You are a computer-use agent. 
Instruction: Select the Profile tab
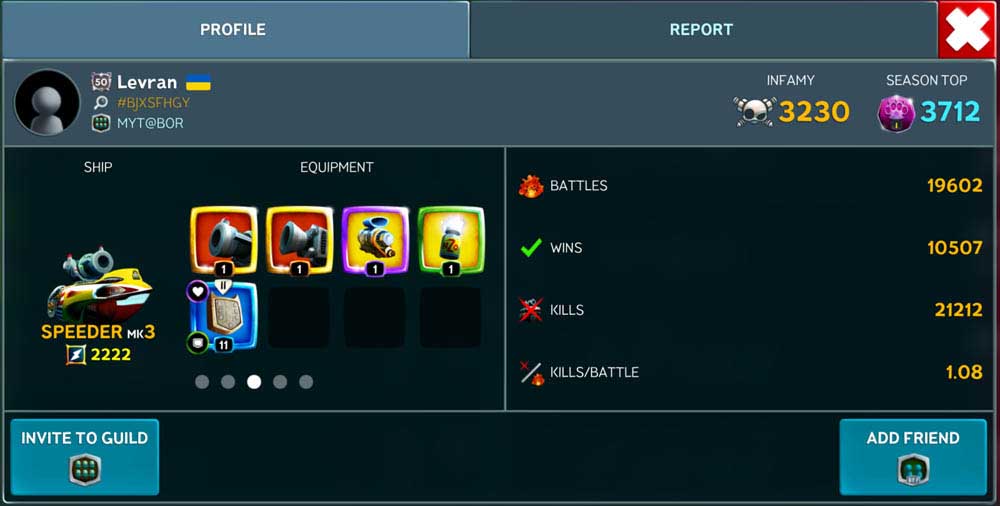click(233, 30)
